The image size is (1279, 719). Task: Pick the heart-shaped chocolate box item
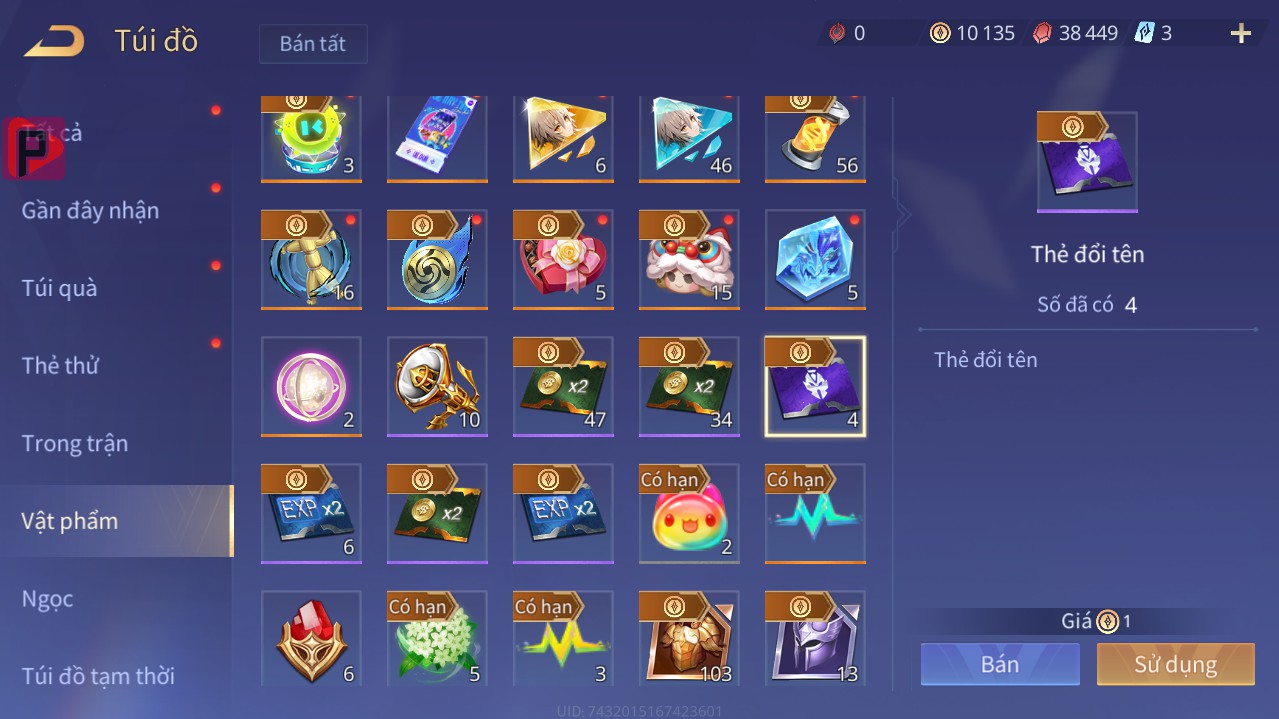[x=563, y=260]
